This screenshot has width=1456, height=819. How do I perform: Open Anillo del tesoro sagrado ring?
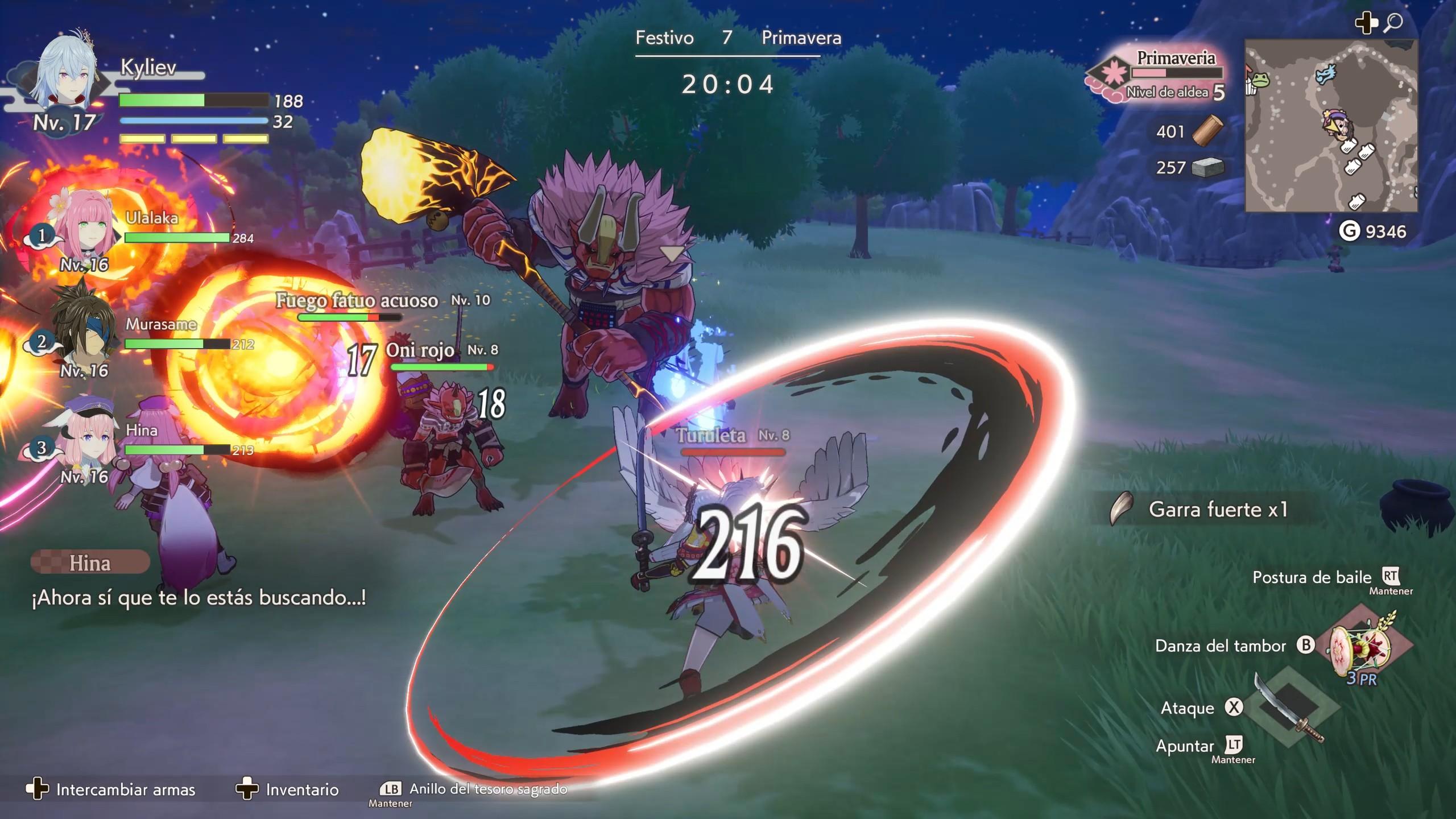(x=474, y=789)
